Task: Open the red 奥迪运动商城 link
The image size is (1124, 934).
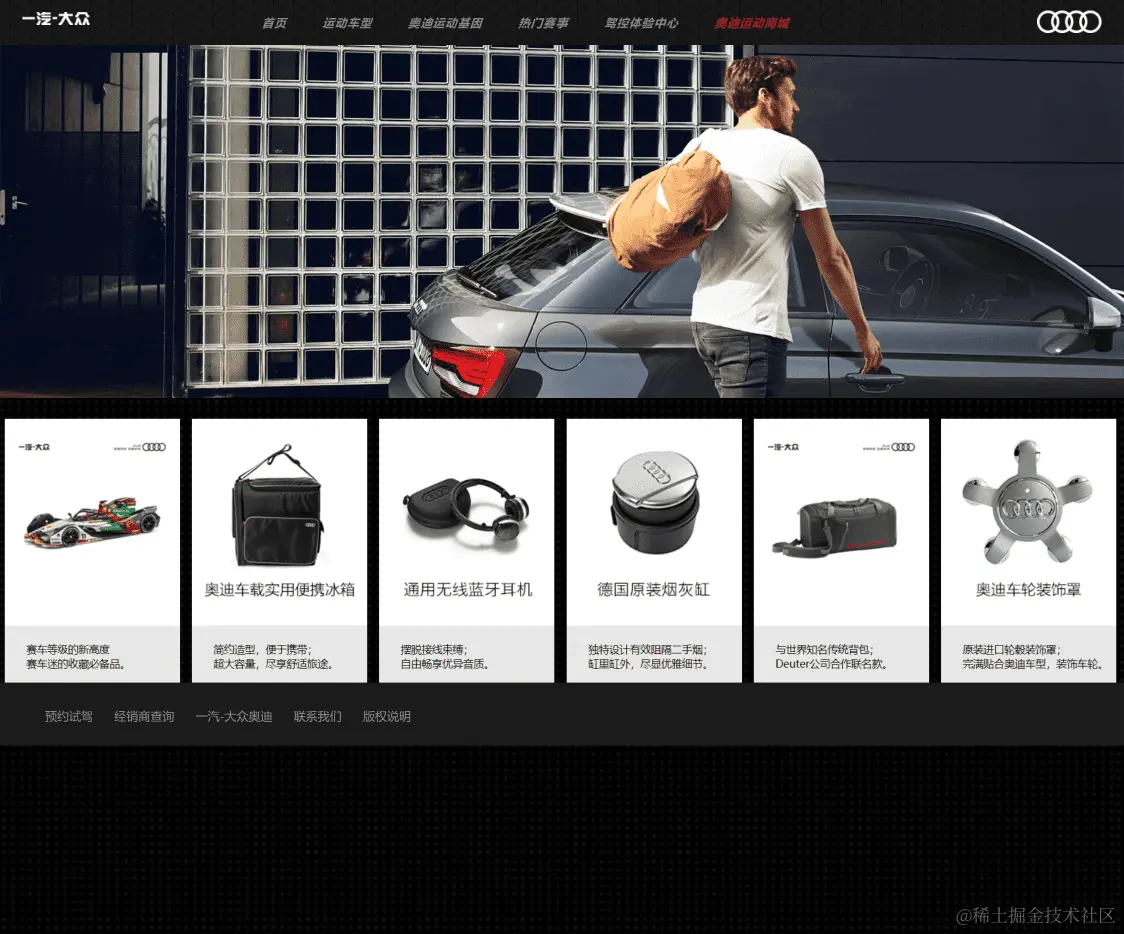Action: tap(752, 23)
